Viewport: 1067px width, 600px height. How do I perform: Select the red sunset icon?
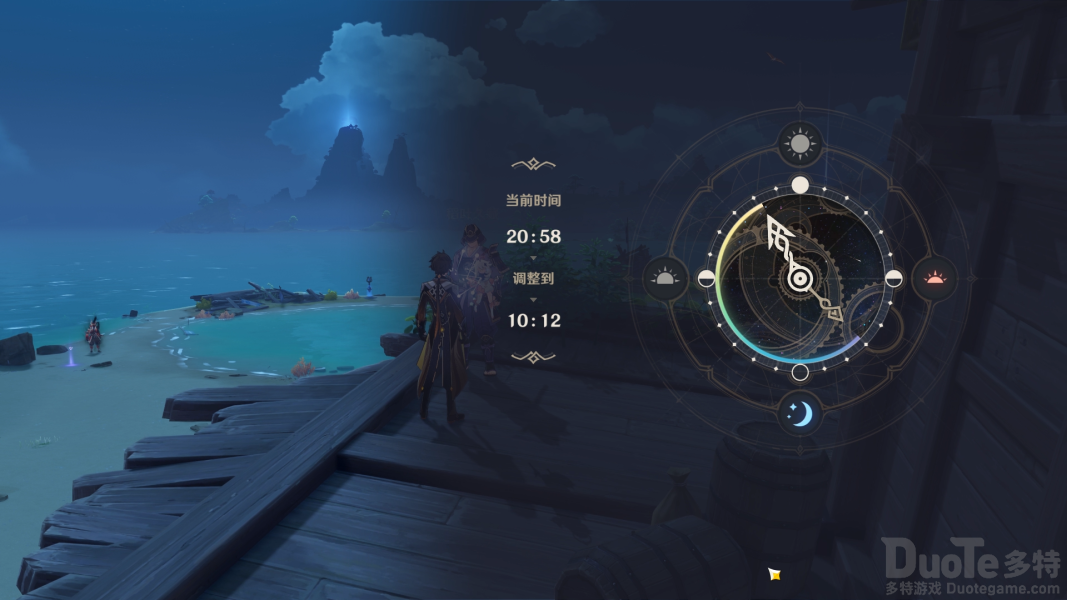pos(935,278)
